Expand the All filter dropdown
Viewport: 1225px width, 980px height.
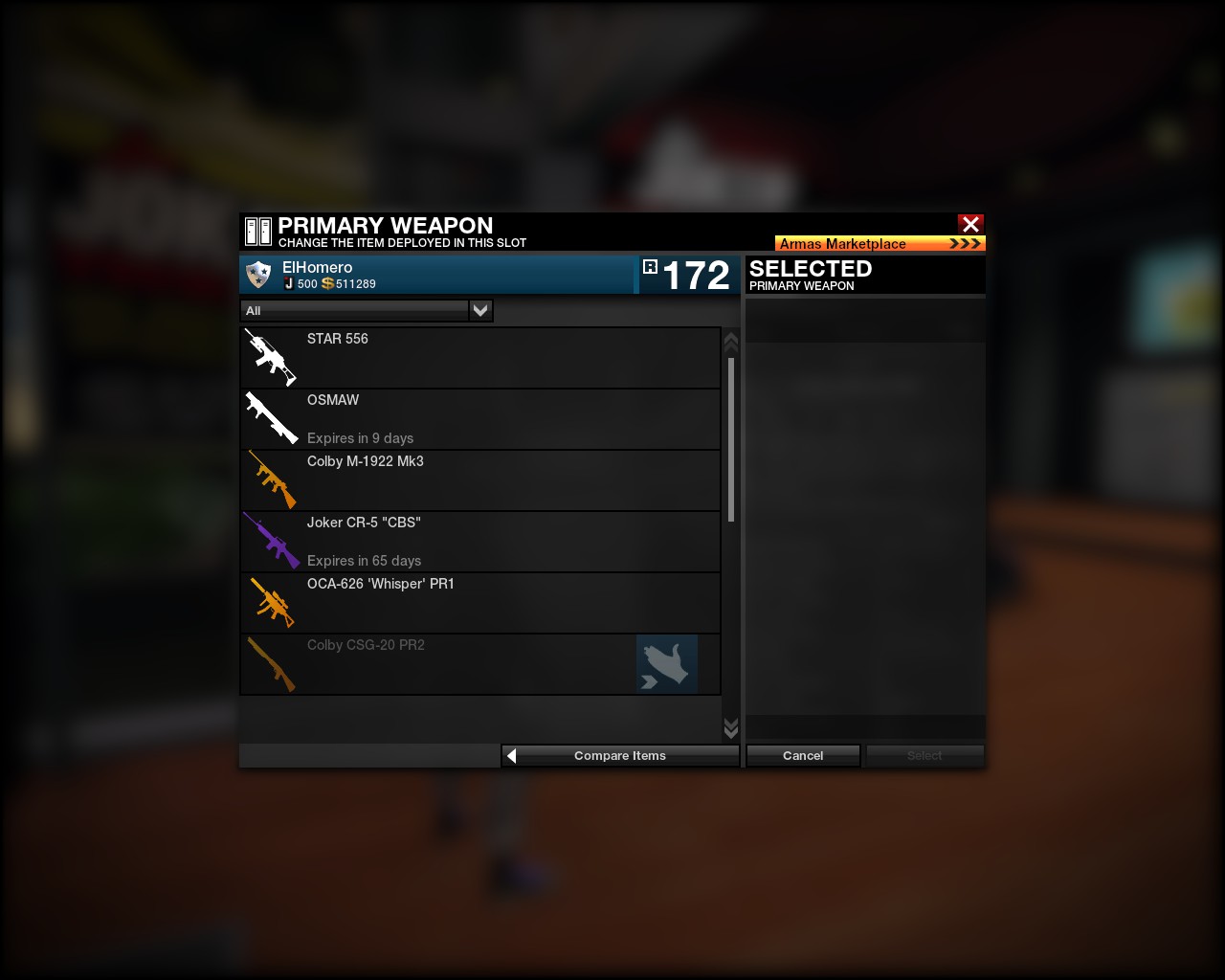(480, 310)
